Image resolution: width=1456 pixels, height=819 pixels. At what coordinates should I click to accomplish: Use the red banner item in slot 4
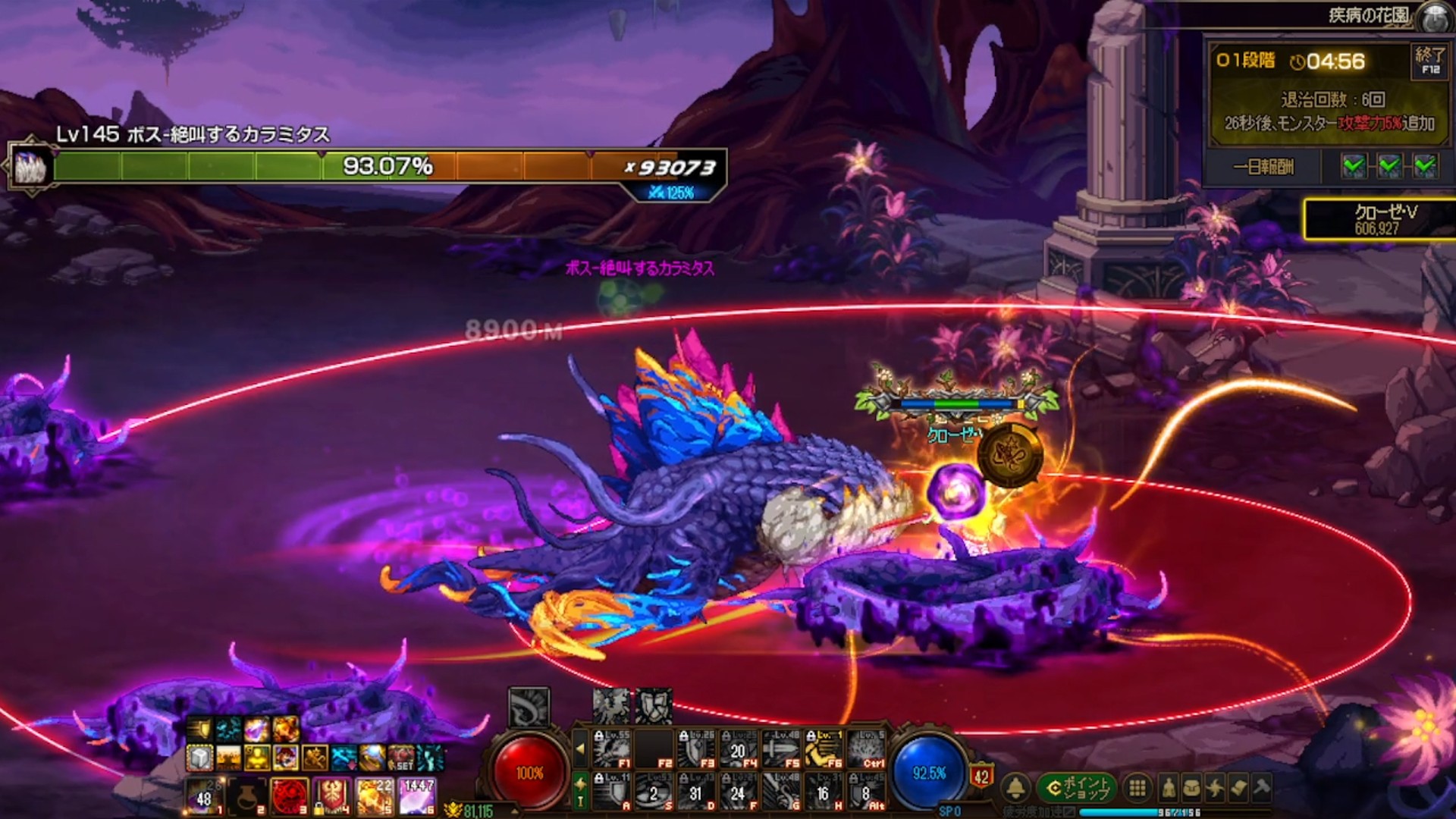pos(331,797)
